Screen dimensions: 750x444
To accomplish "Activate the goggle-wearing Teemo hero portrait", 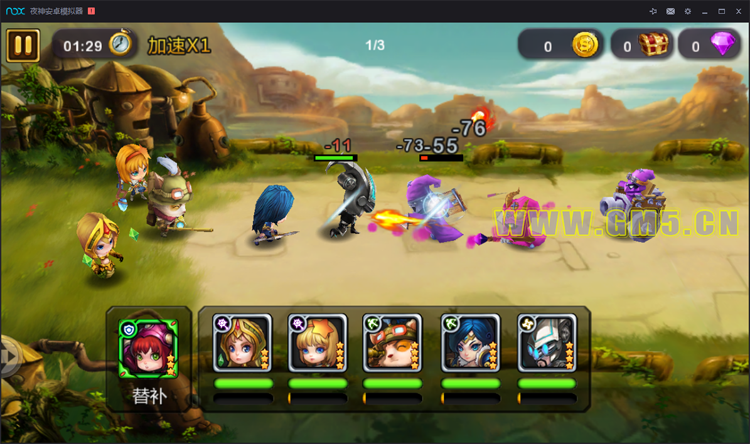I will tap(392, 343).
